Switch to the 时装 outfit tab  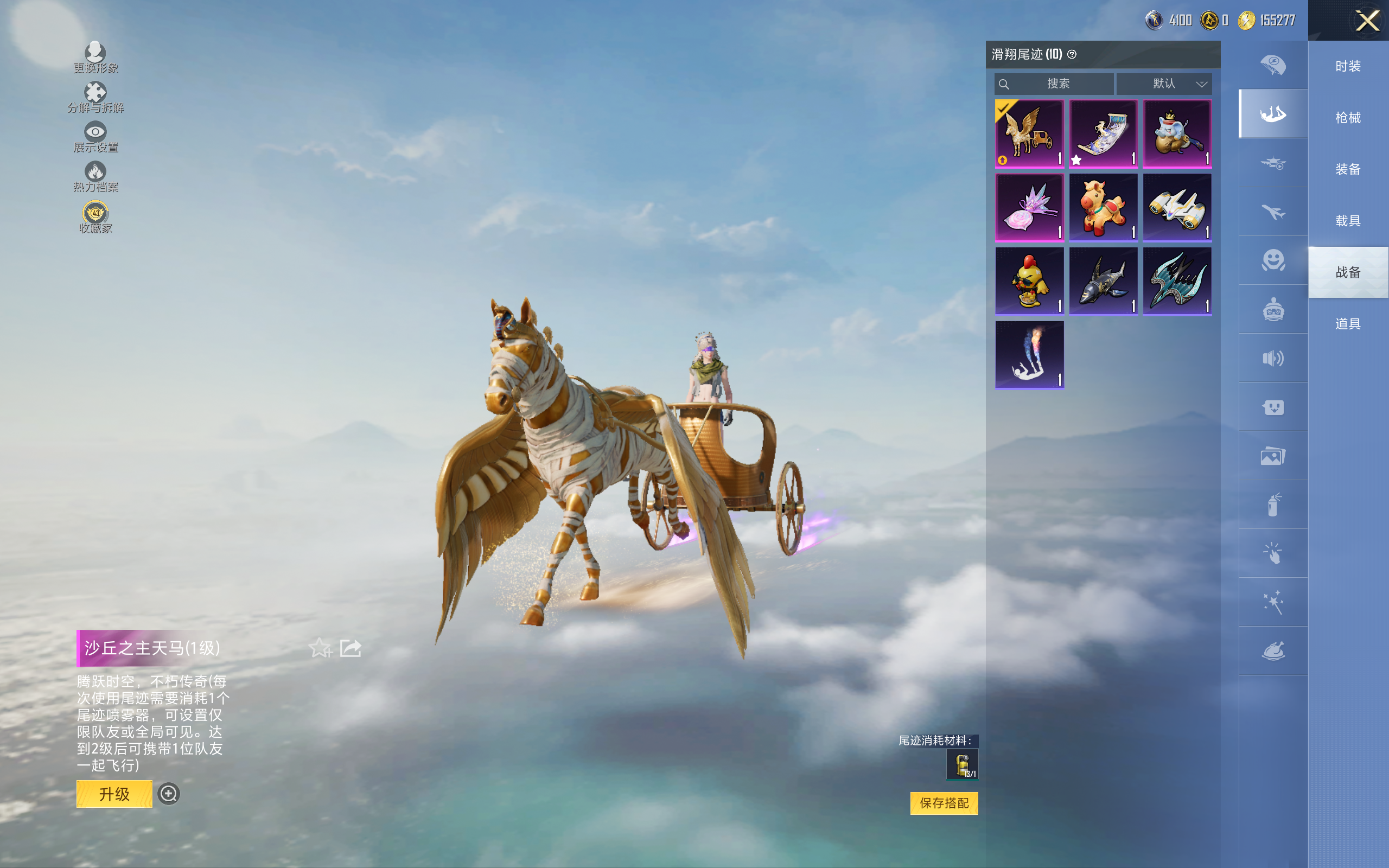[1348, 66]
